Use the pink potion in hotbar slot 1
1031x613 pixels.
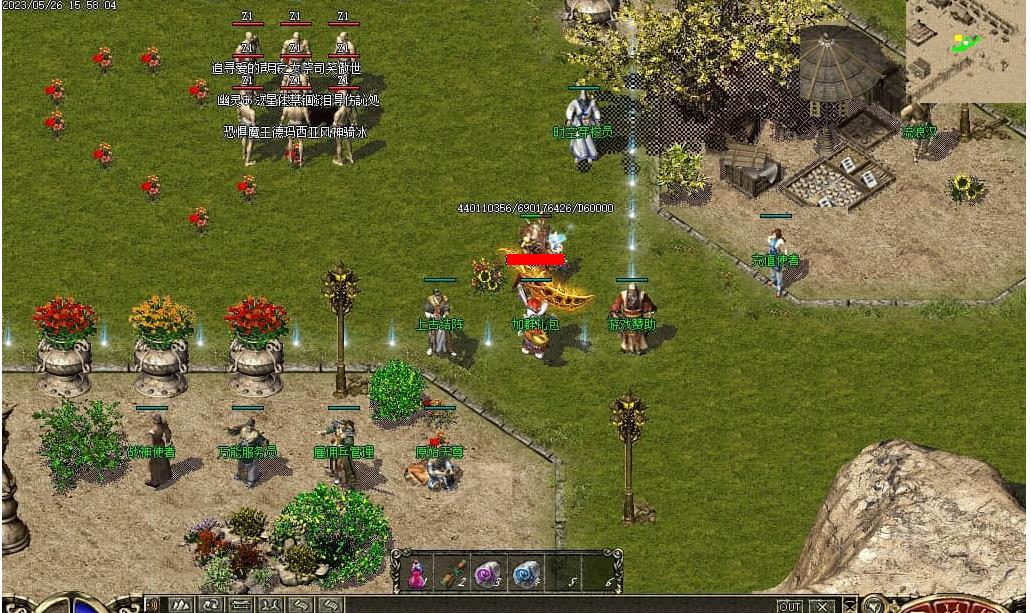click(417, 573)
